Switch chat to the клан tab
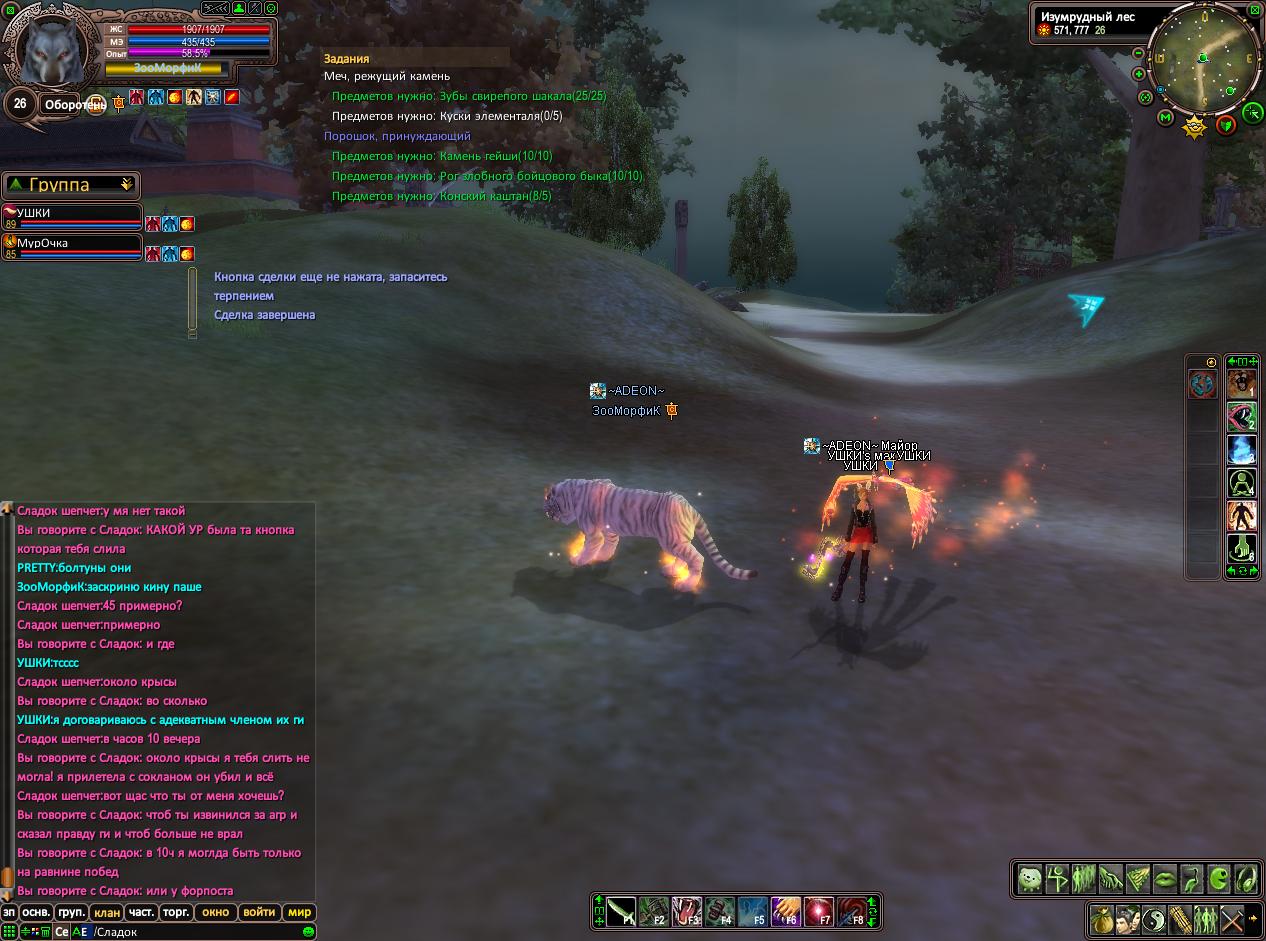The width and height of the screenshot is (1266, 941). point(105,912)
